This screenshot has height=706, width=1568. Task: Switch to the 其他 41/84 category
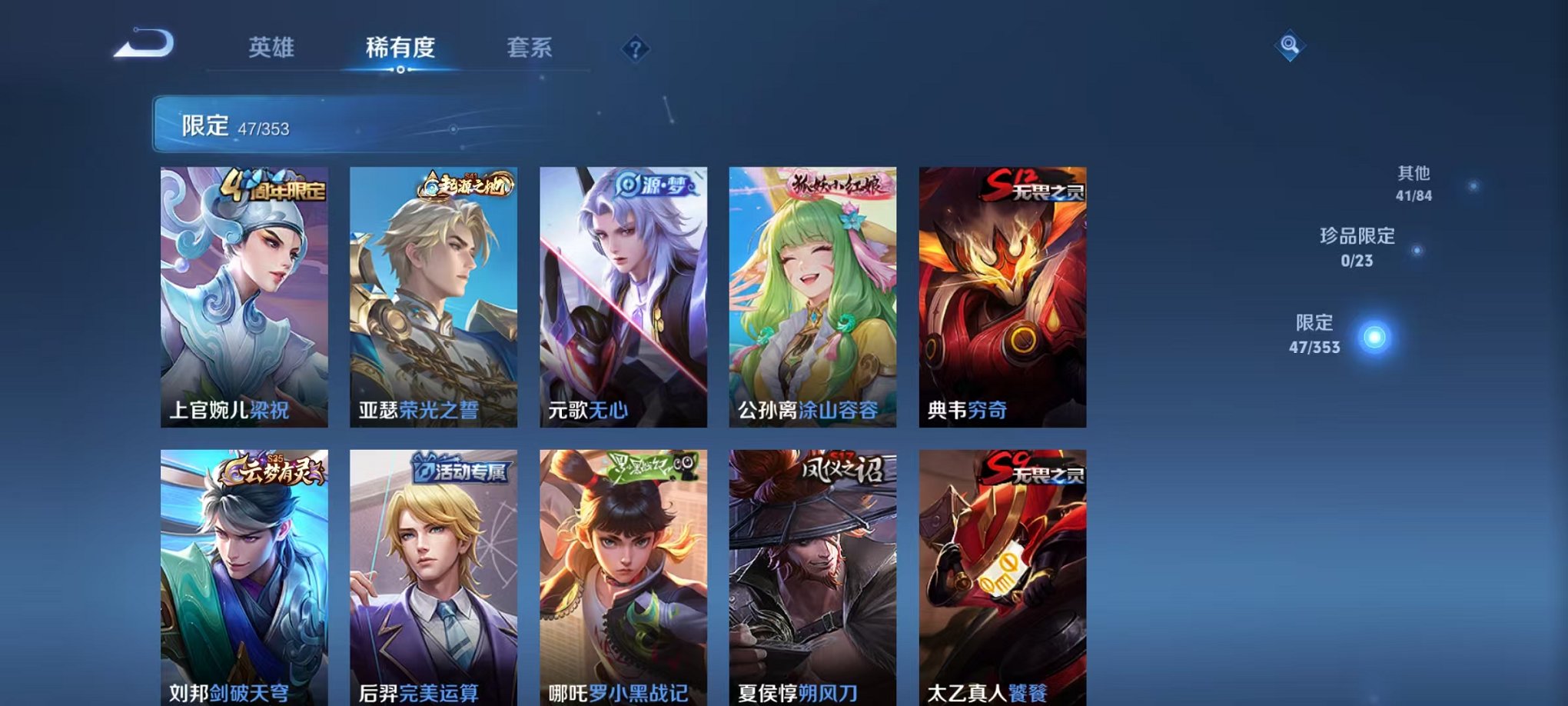click(1412, 185)
